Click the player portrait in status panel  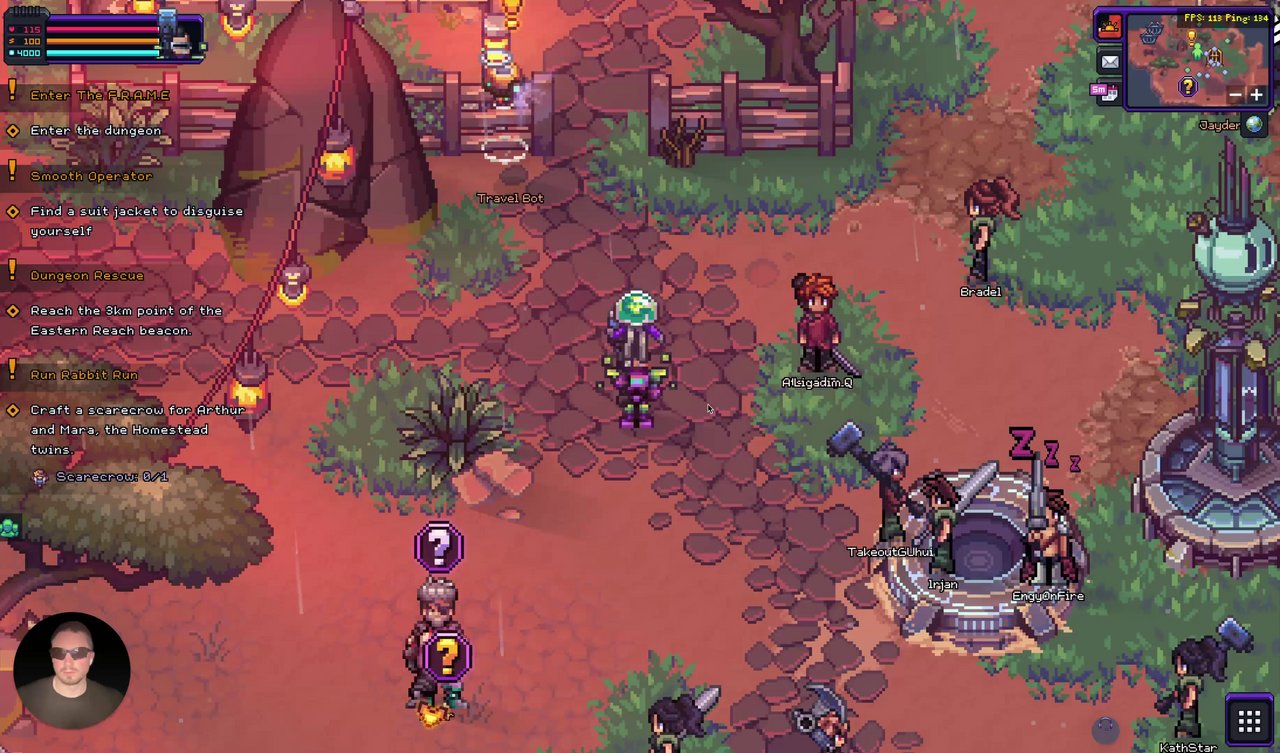coord(182,40)
